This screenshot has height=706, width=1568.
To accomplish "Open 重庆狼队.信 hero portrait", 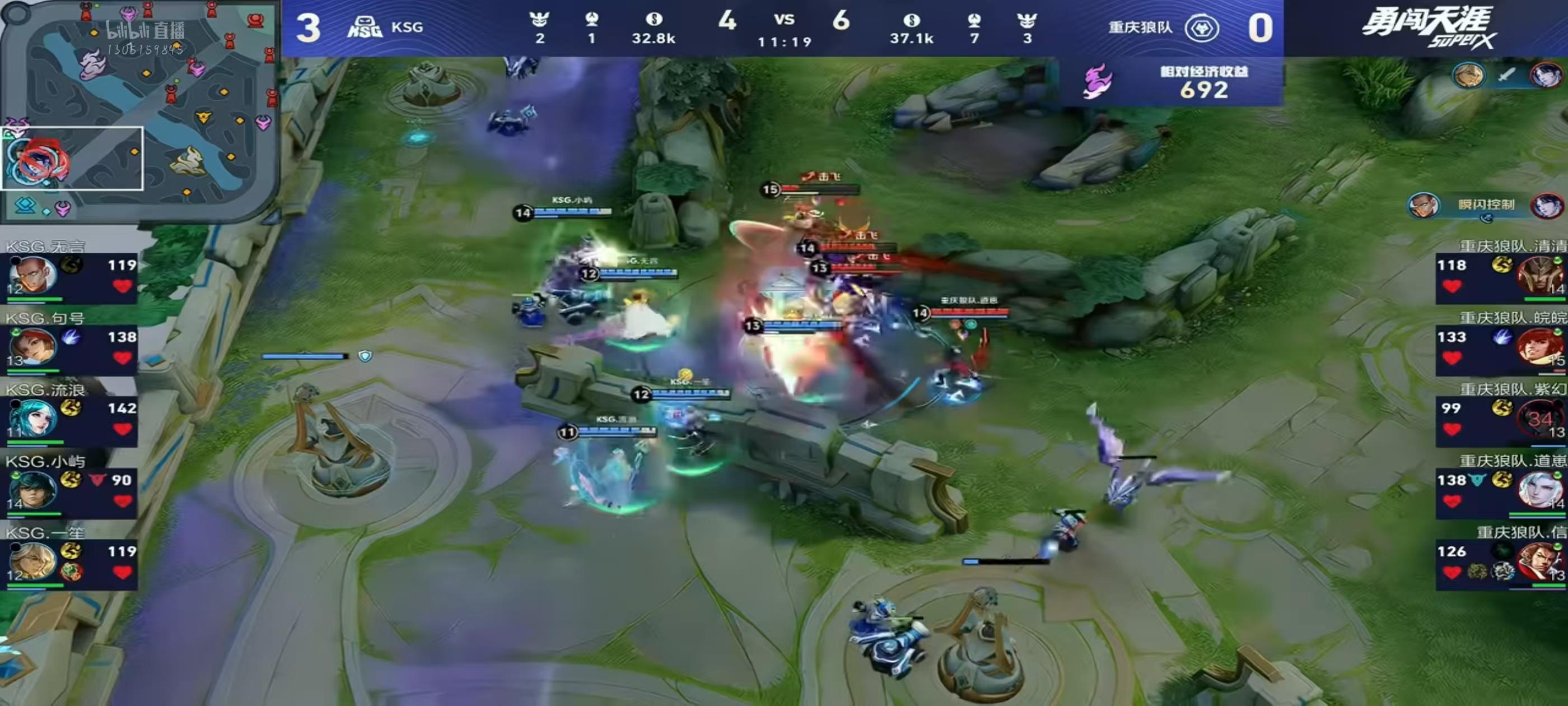I will tap(1539, 561).
